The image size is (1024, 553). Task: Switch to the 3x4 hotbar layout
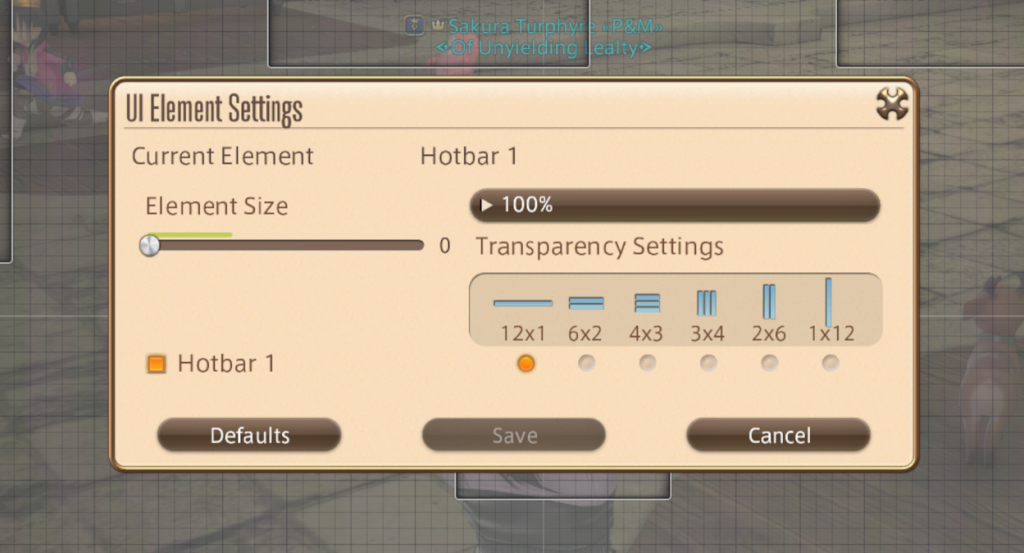pos(709,363)
